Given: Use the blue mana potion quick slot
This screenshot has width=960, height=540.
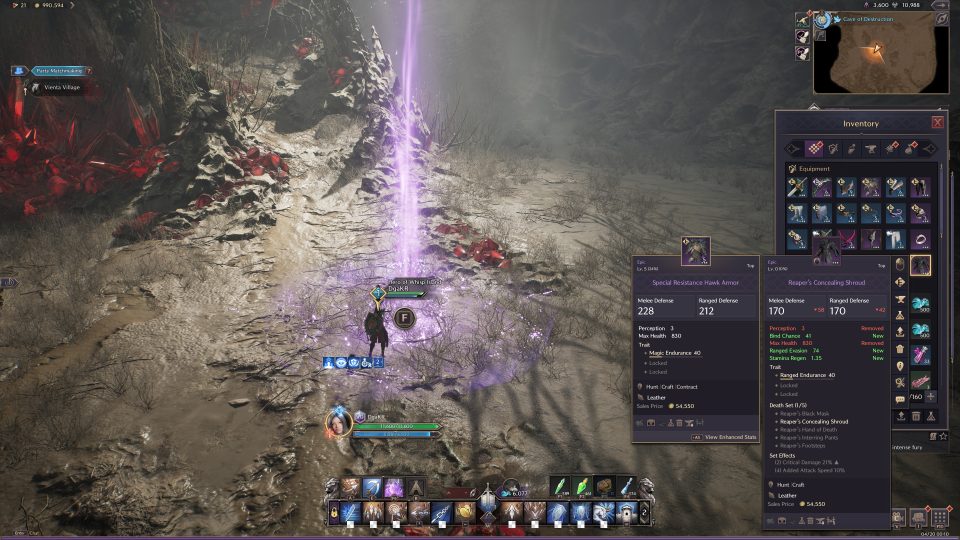Looking at the screenshot, I should tap(626, 486).
